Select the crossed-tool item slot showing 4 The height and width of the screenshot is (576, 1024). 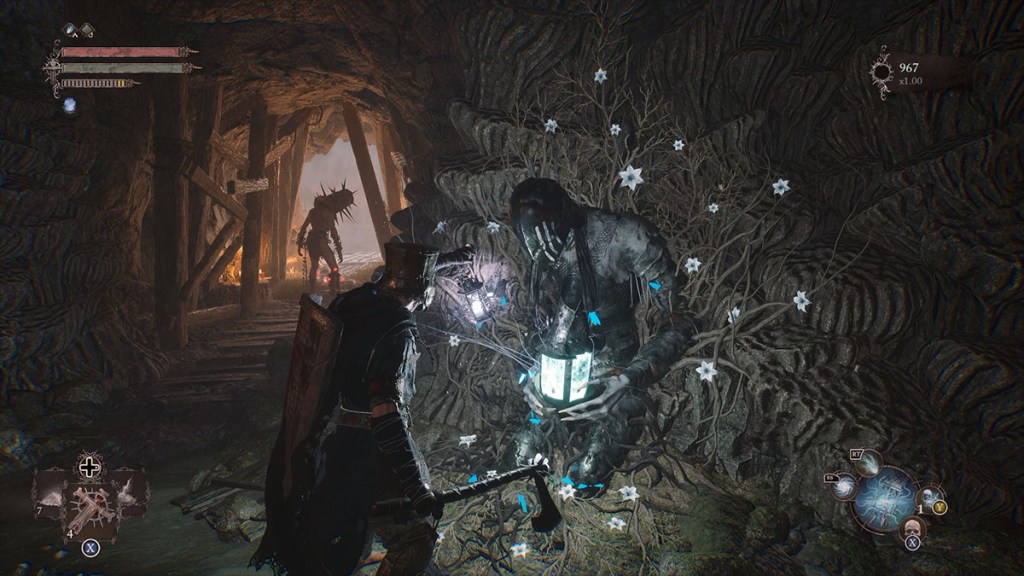[x=90, y=505]
